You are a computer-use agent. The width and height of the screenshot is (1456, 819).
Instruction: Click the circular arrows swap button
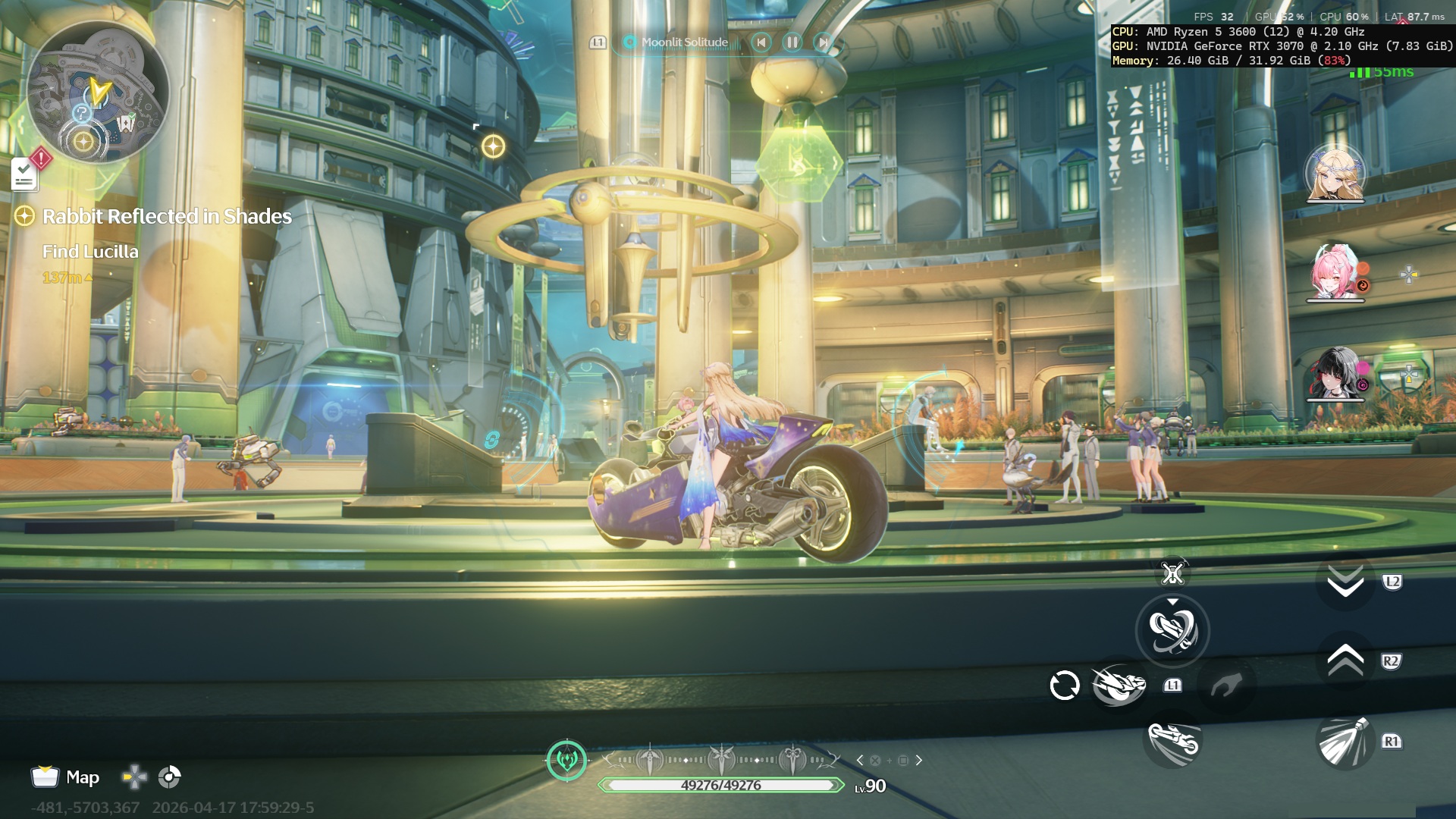click(1065, 686)
